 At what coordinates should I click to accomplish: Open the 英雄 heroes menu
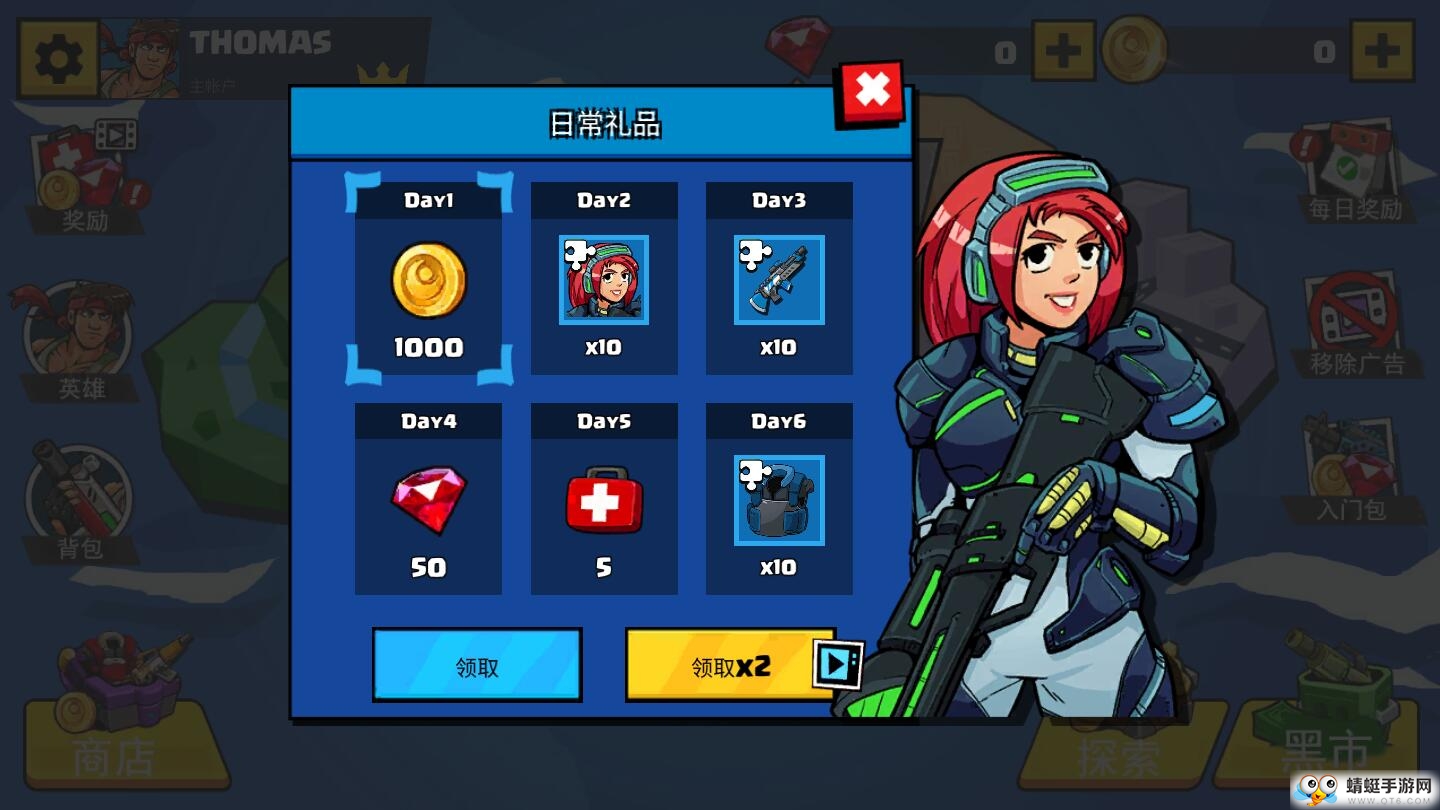tap(80, 340)
